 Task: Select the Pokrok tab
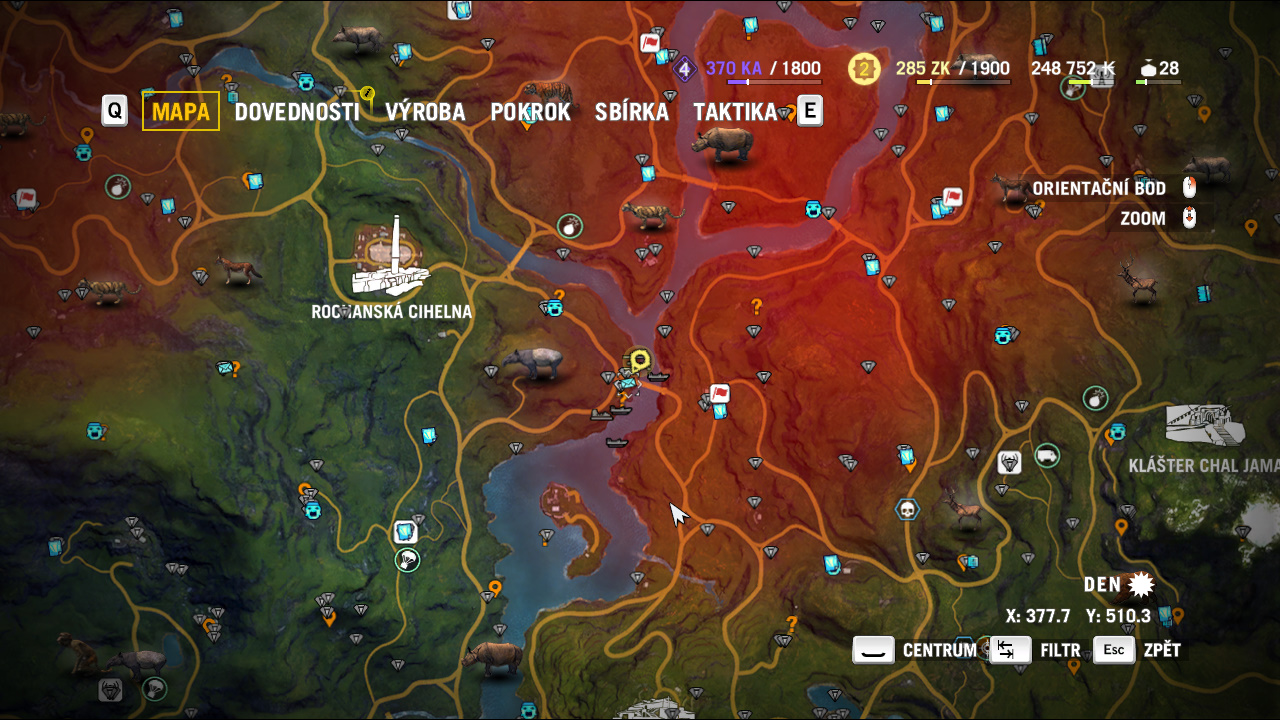click(530, 111)
